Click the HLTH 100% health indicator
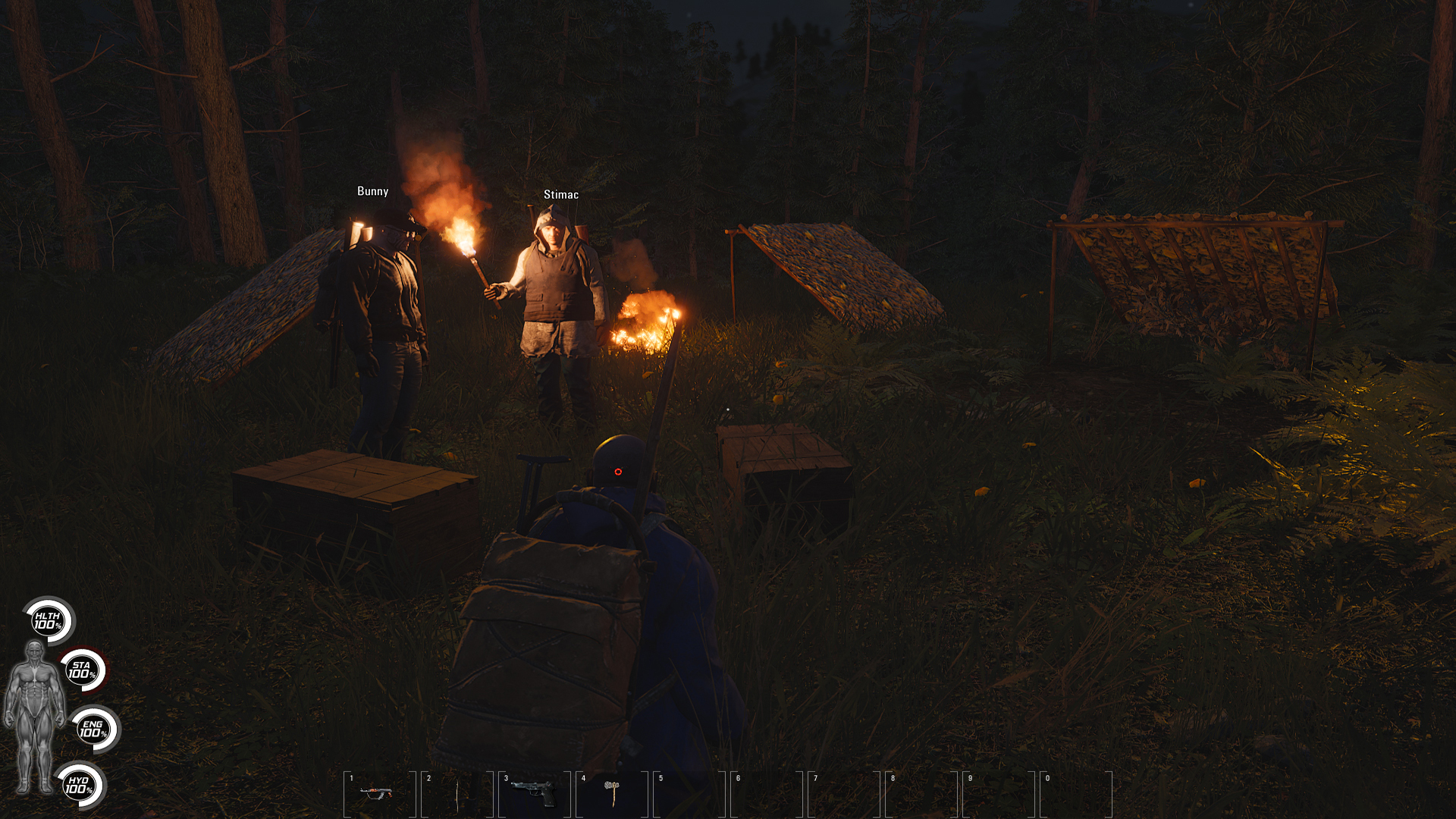1456x819 pixels. pyautogui.click(x=47, y=622)
